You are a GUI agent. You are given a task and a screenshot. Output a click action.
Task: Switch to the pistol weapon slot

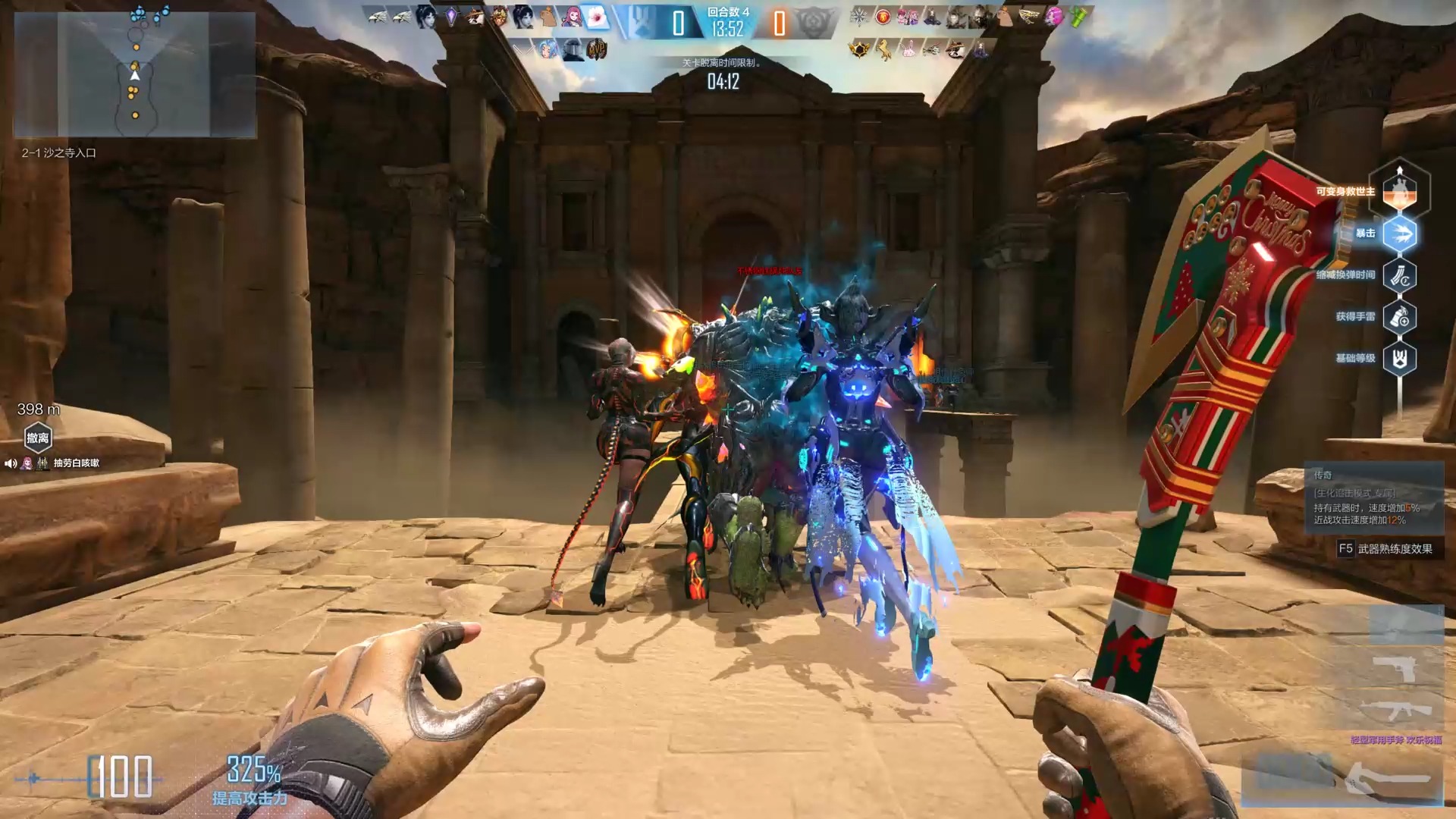pyautogui.click(x=1394, y=669)
